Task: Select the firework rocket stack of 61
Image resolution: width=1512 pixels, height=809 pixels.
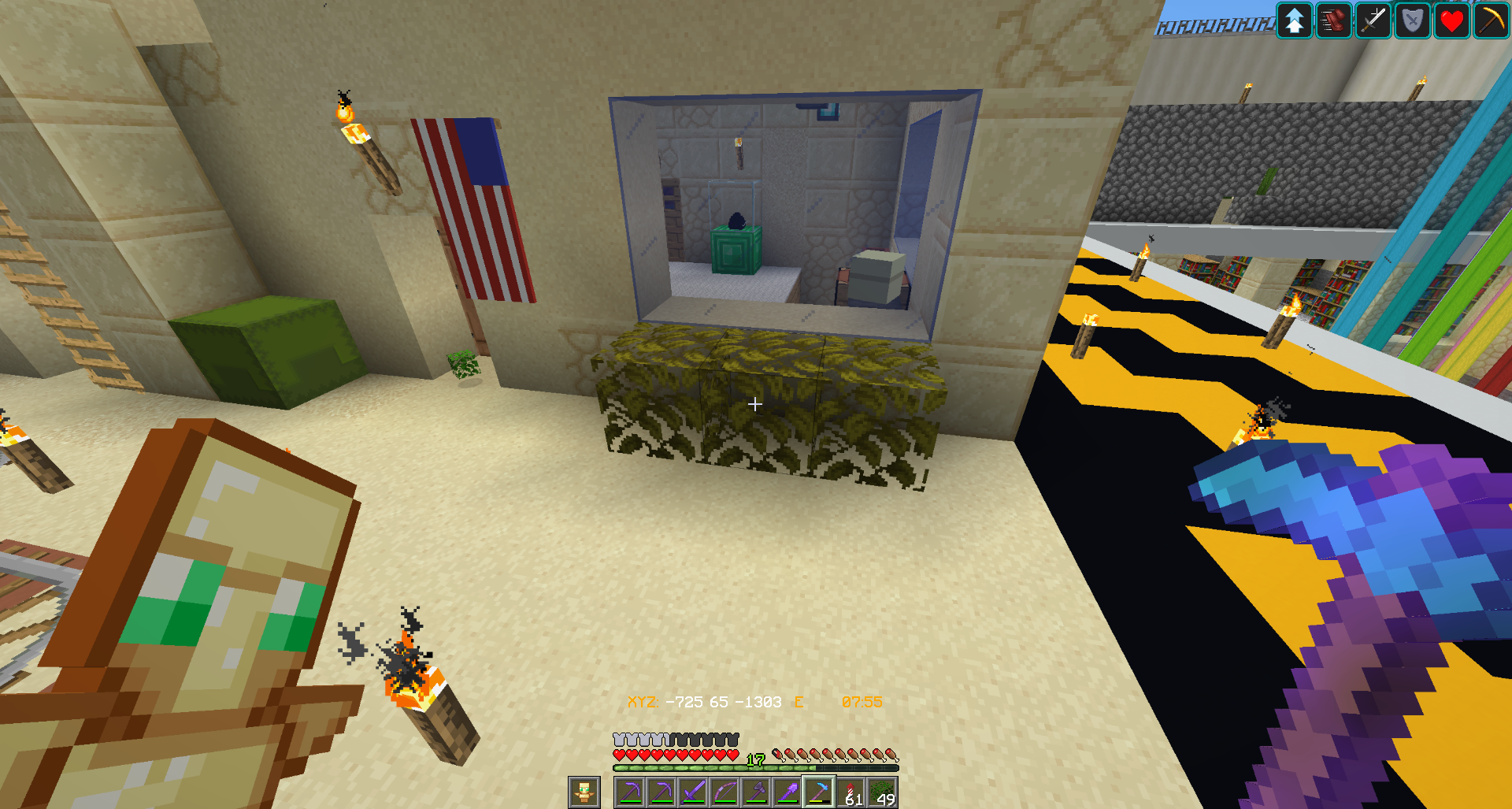Action: [x=850, y=792]
